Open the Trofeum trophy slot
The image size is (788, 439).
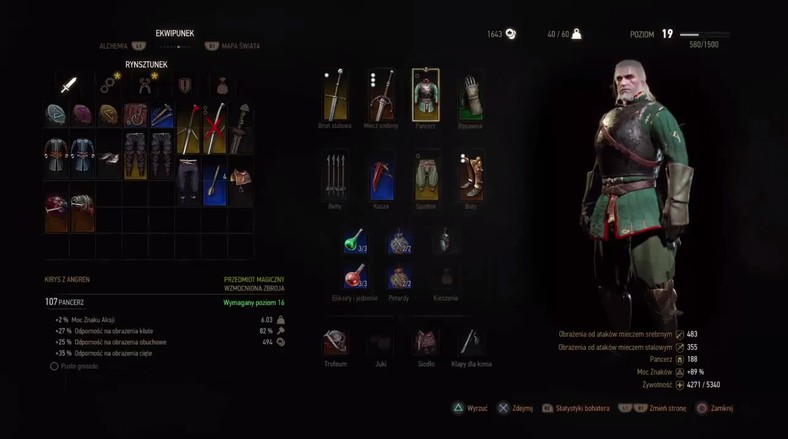click(335, 342)
